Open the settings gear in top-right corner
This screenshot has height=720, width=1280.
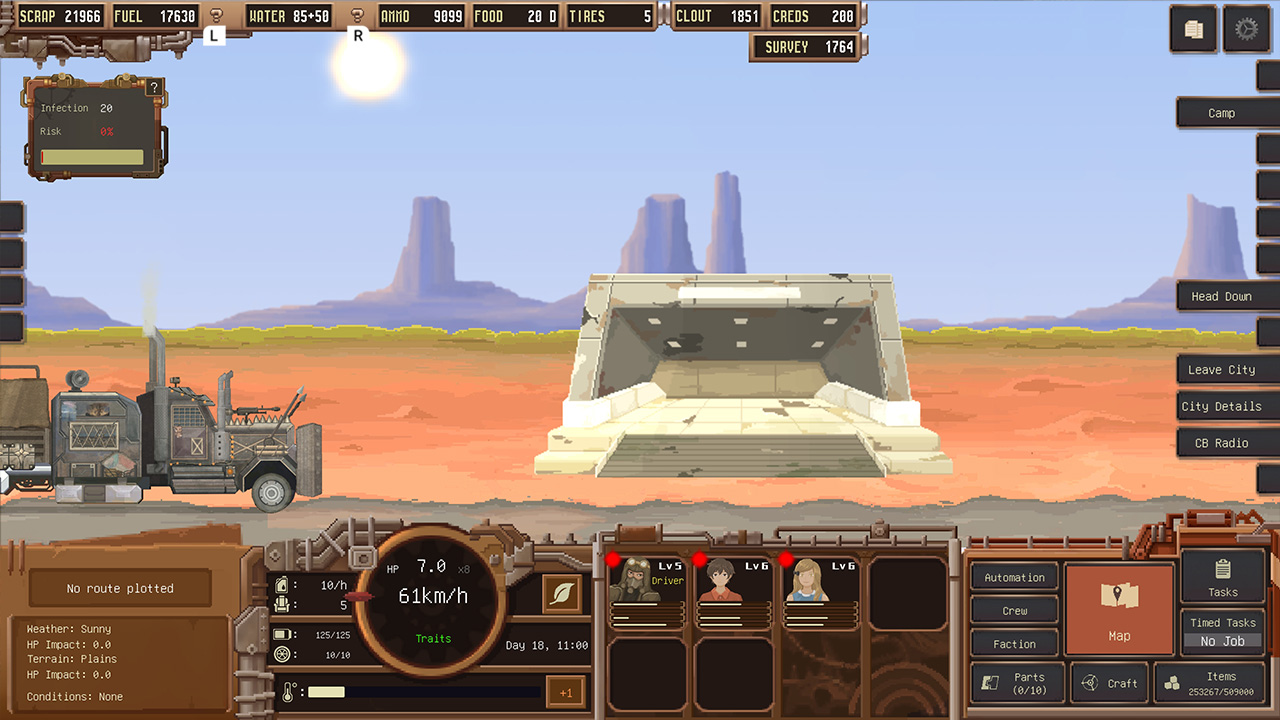tap(1246, 30)
